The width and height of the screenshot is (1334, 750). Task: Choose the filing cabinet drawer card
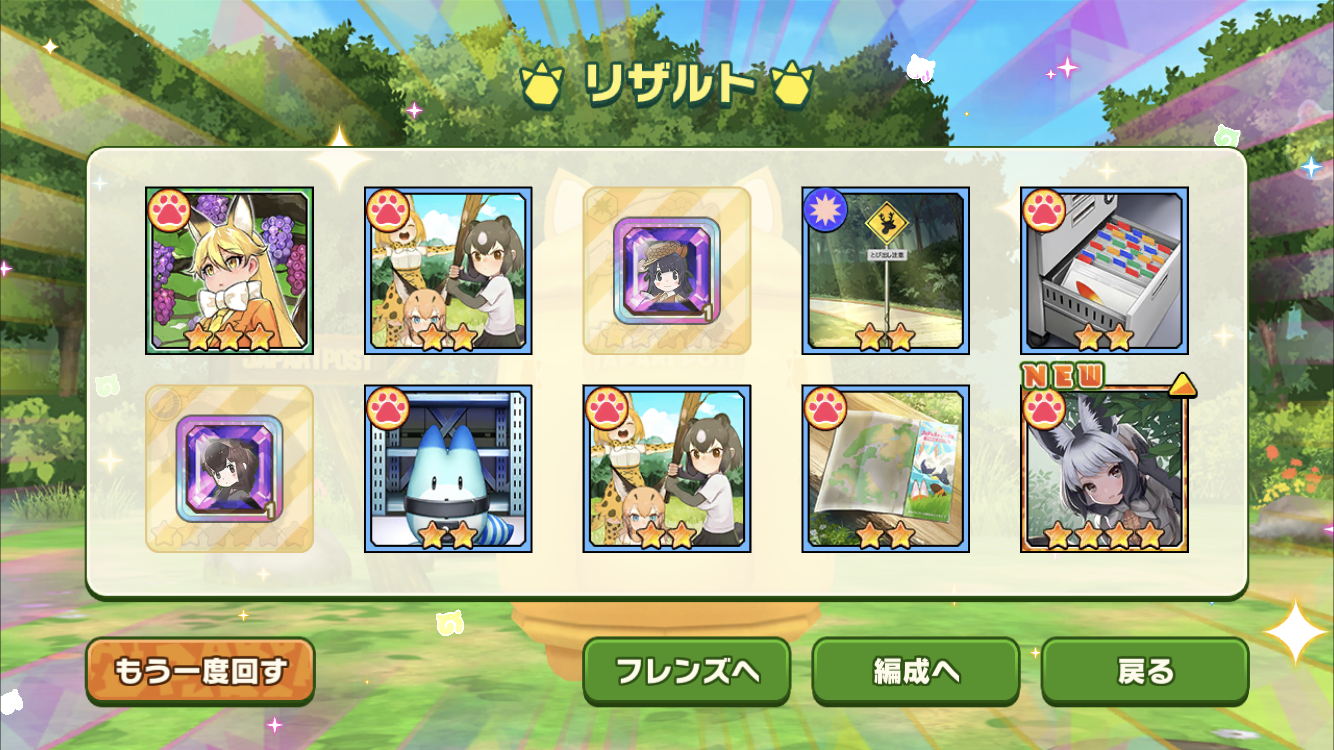[x=1104, y=270]
